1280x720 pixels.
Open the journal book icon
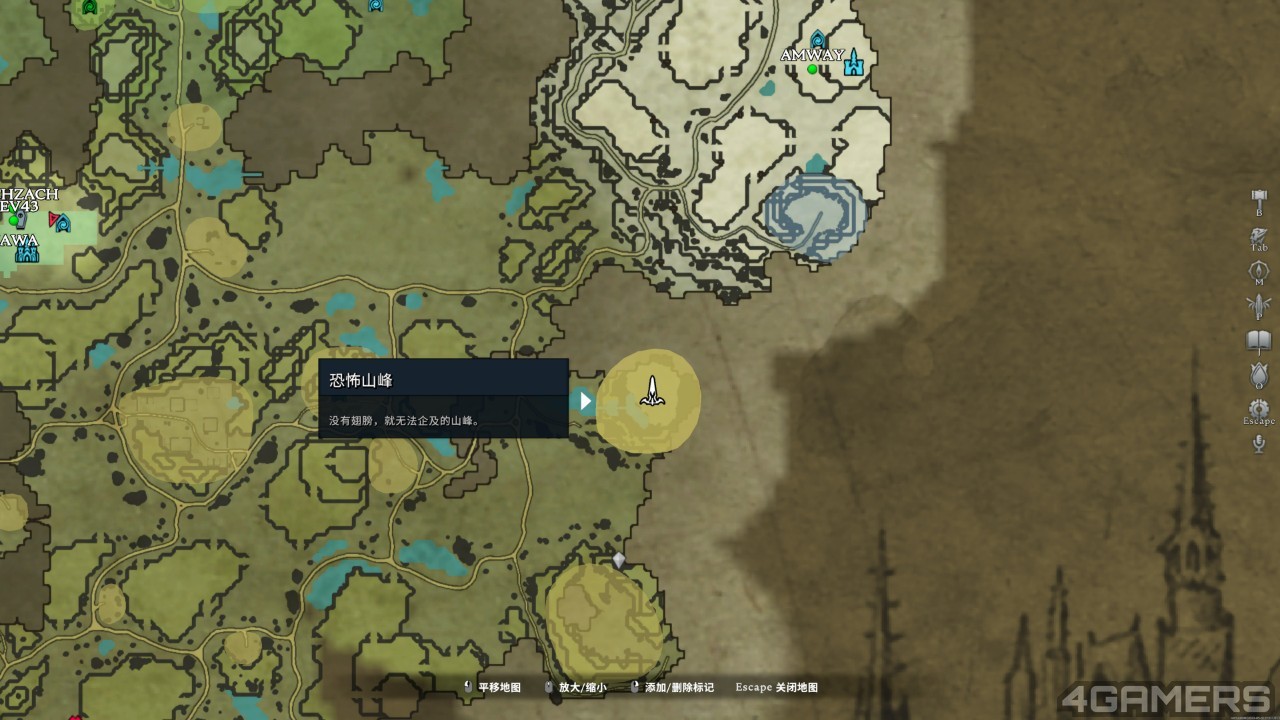tap(1259, 341)
